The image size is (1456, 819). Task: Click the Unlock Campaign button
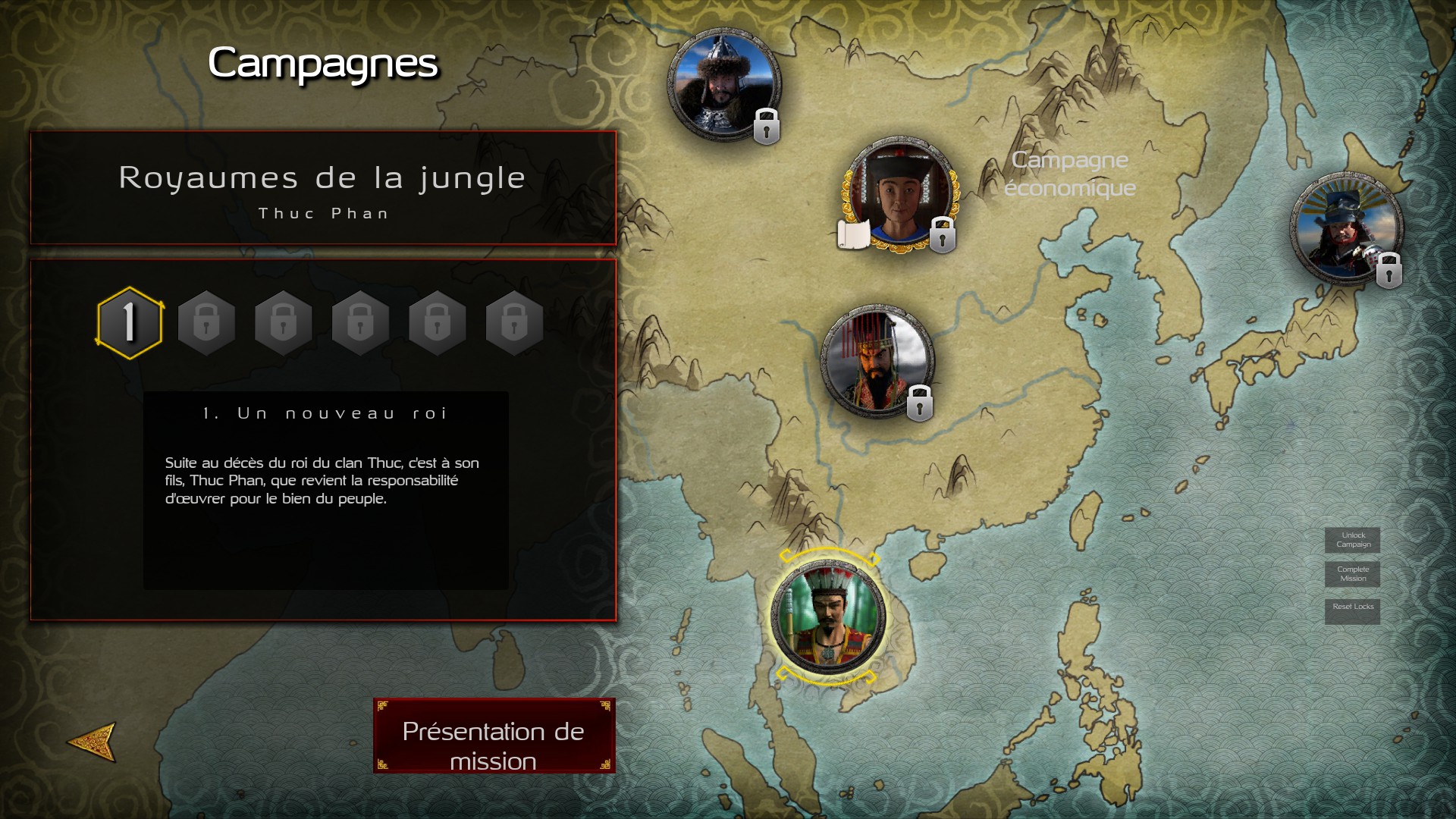click(1353, 540)
